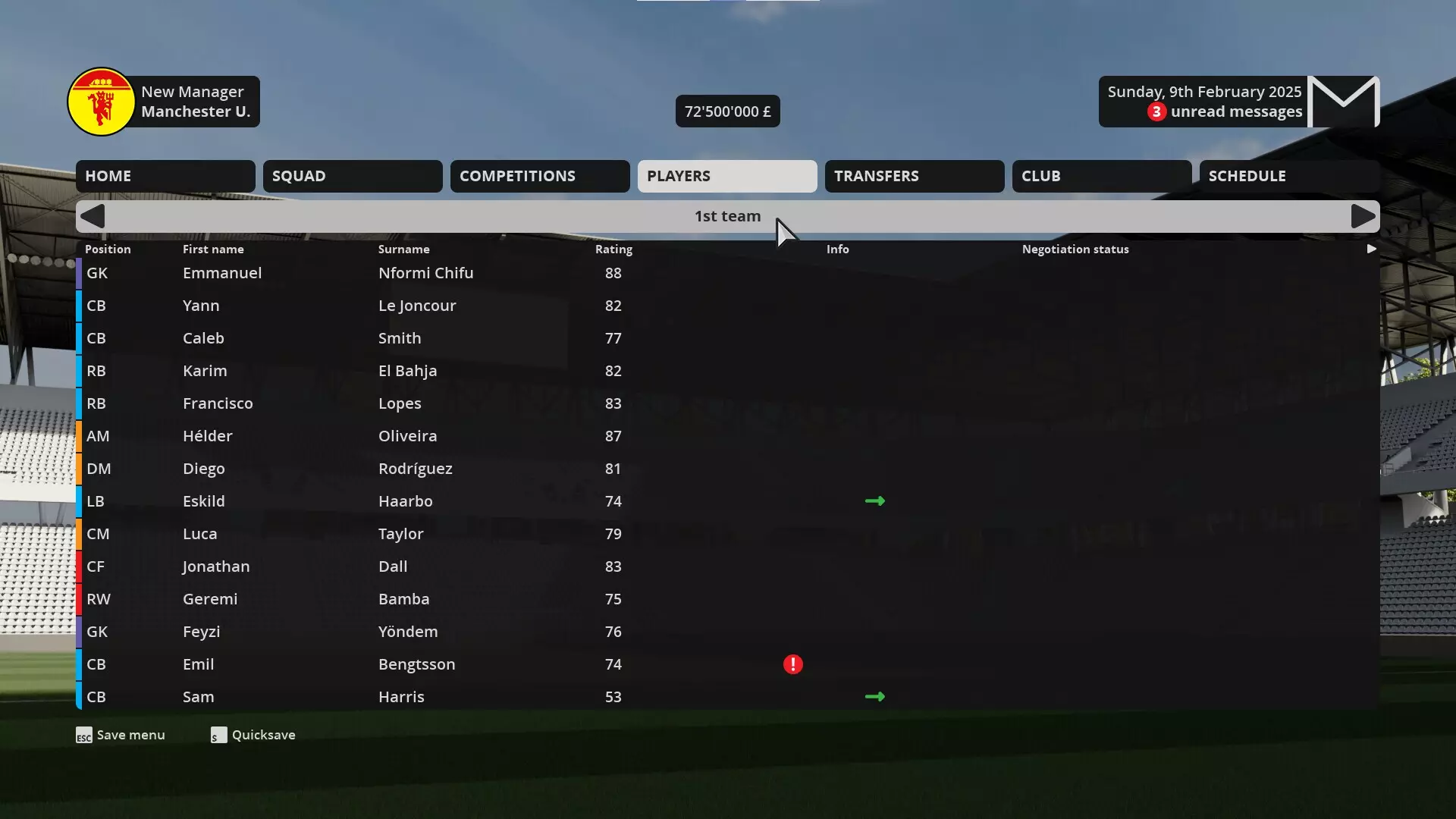Open previous squad with left arrow
The height and width of the screenshot is (819, 1456).
[x=92, y=216]
